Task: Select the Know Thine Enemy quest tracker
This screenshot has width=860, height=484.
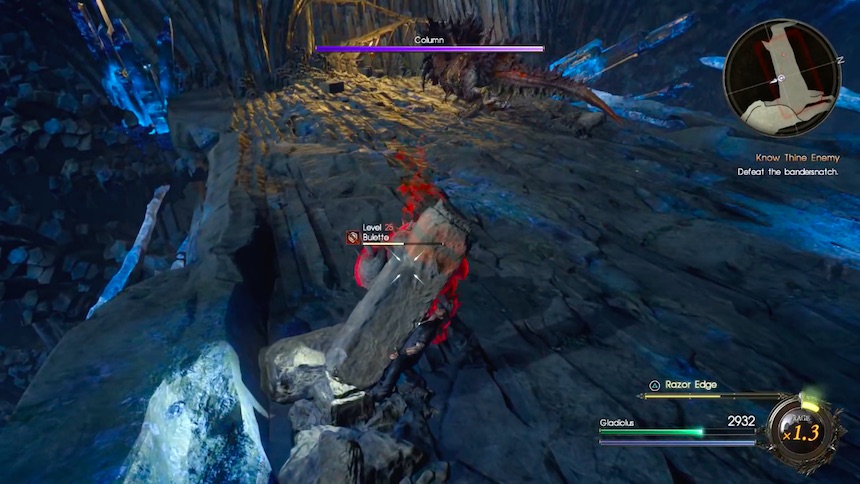Action: [797, 158]
